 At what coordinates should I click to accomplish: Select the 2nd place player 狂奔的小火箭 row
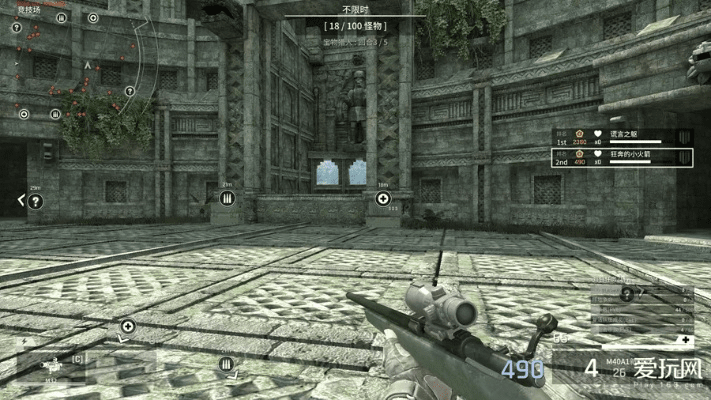click(x=624, y=157)
